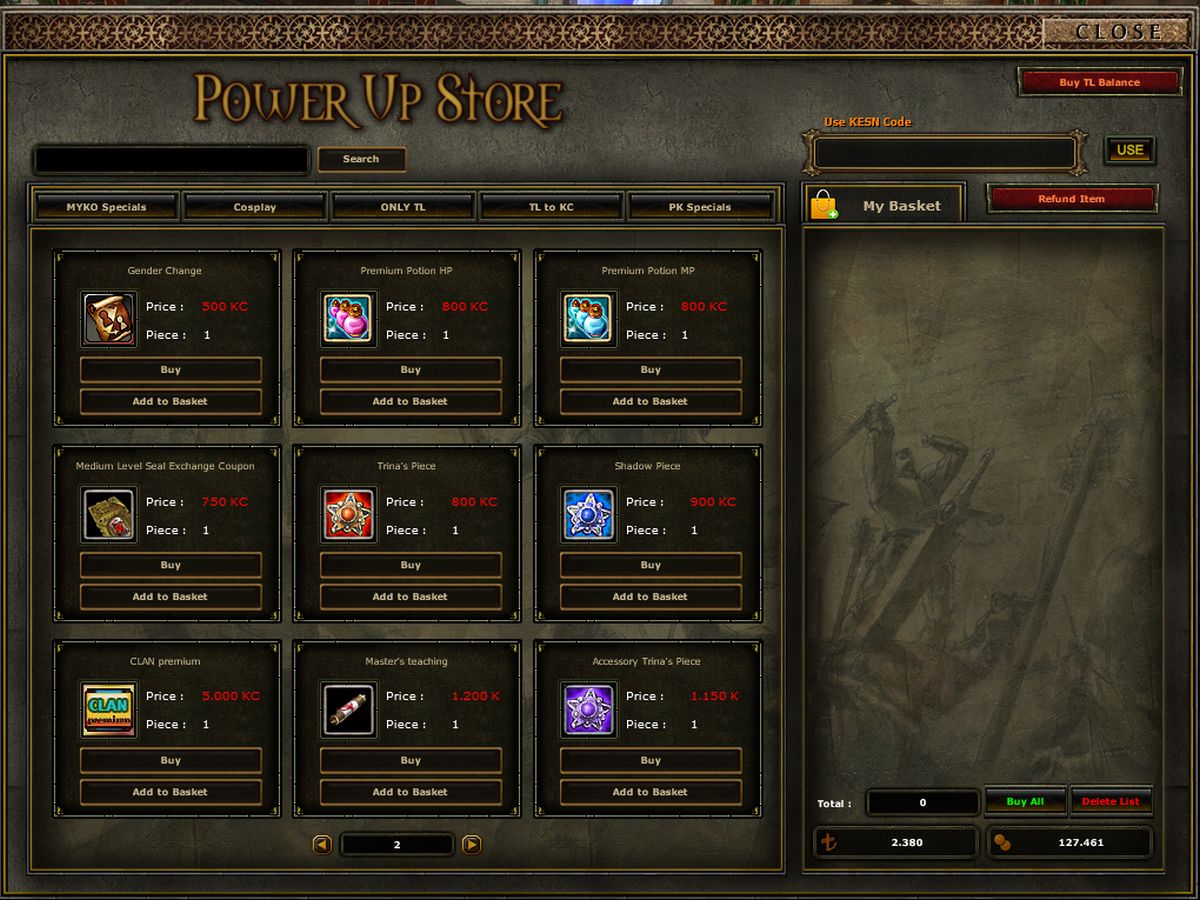Image resolution: width=1200 pixels, height=900 pixels.
Task: Click the Refund Item button
Action: [x=1071, y=199]
